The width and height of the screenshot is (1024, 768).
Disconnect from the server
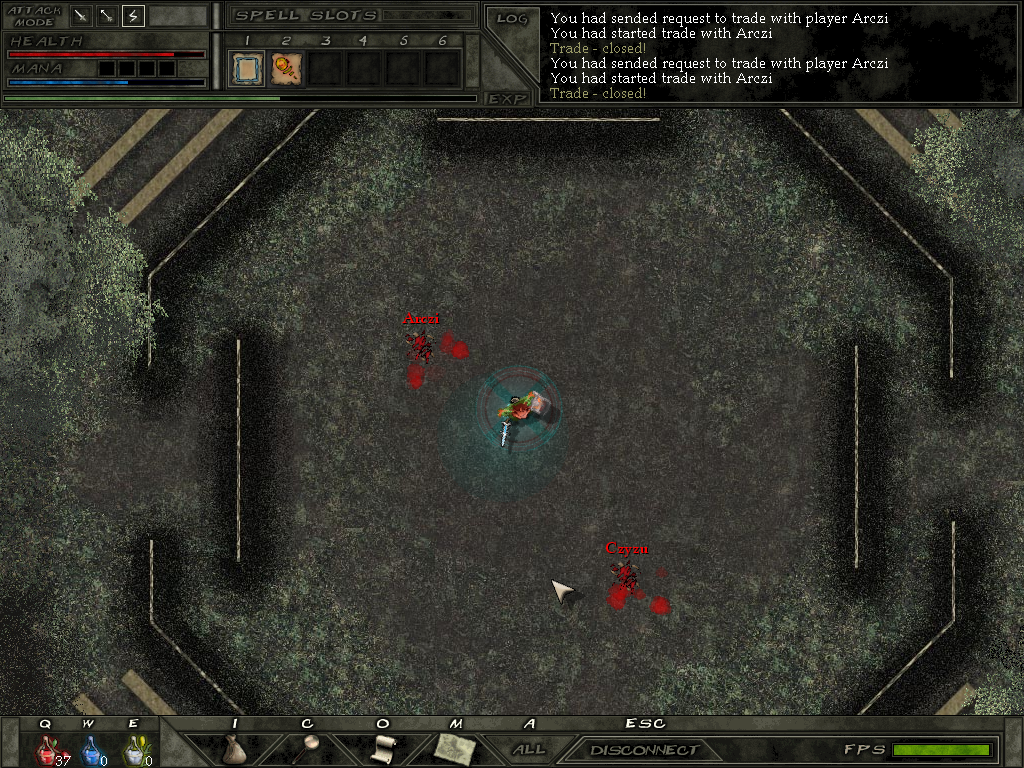click(643, 750)
